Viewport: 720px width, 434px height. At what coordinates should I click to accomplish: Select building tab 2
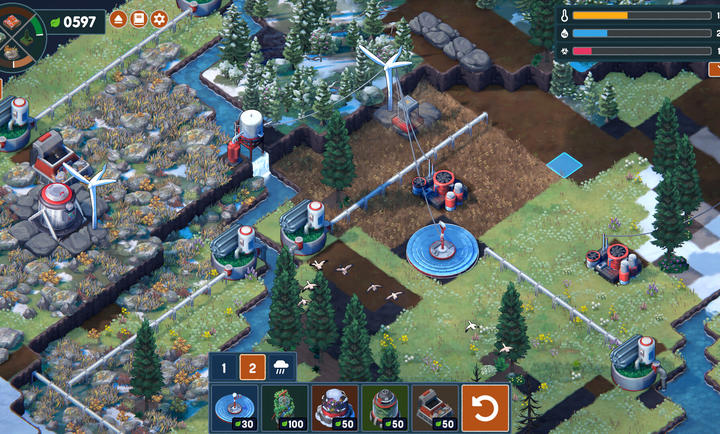point(253,368)
